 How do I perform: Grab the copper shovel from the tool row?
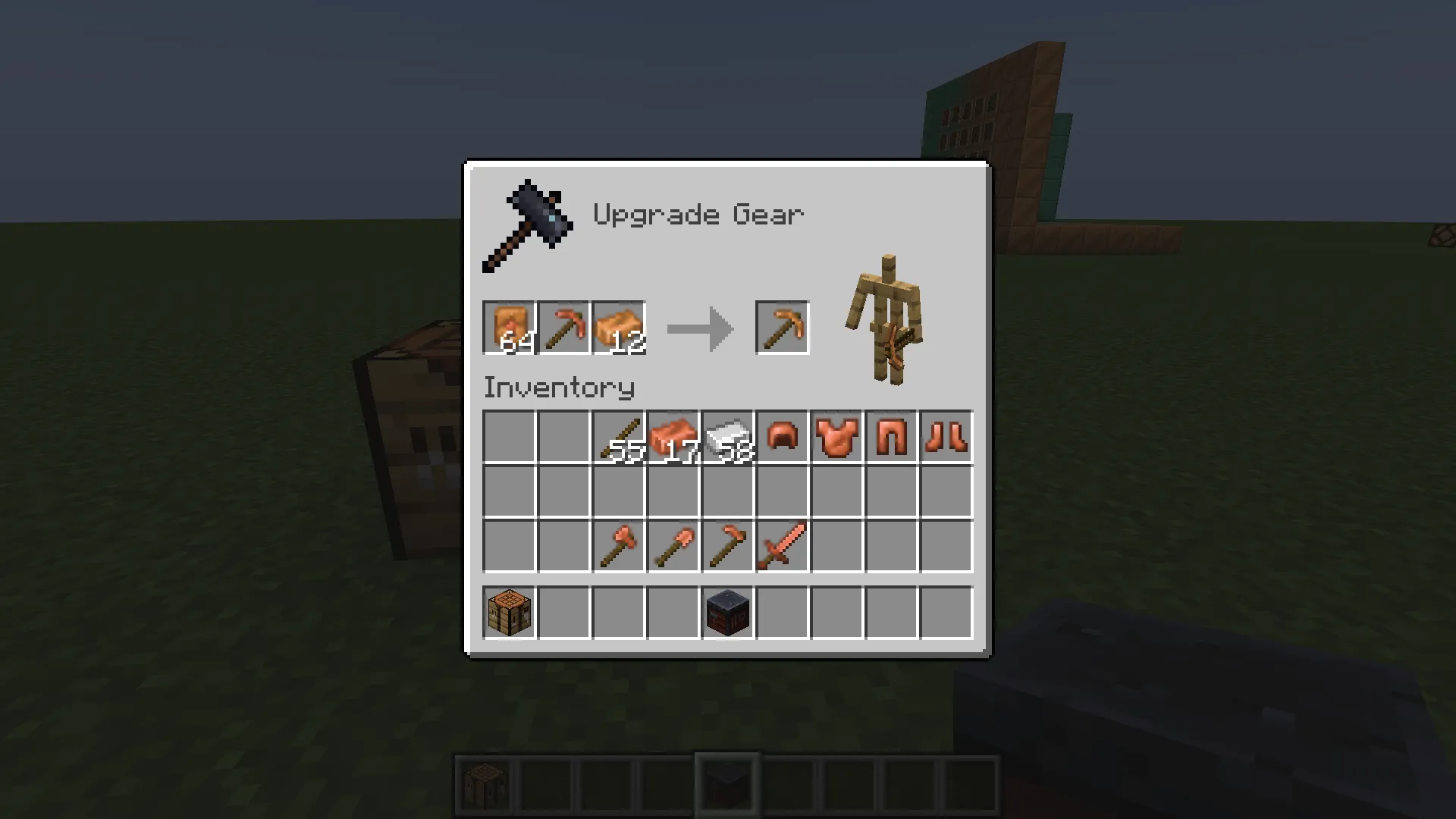tap(673, 546)
